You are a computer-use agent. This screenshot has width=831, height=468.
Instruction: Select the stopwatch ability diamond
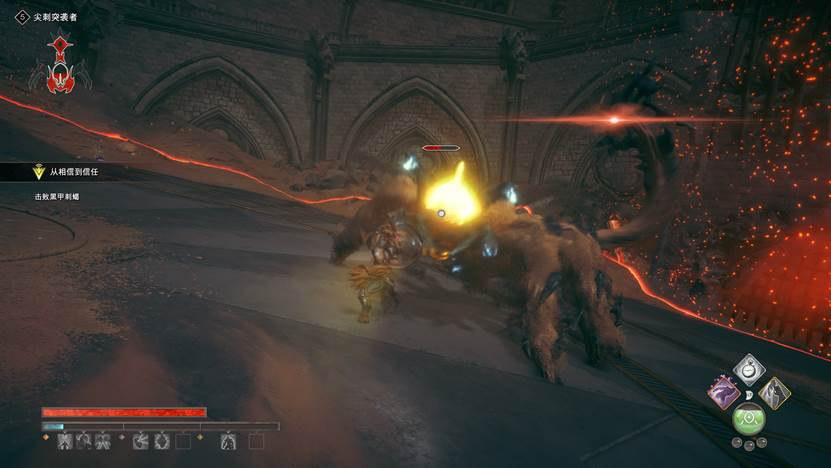point(749,369)
